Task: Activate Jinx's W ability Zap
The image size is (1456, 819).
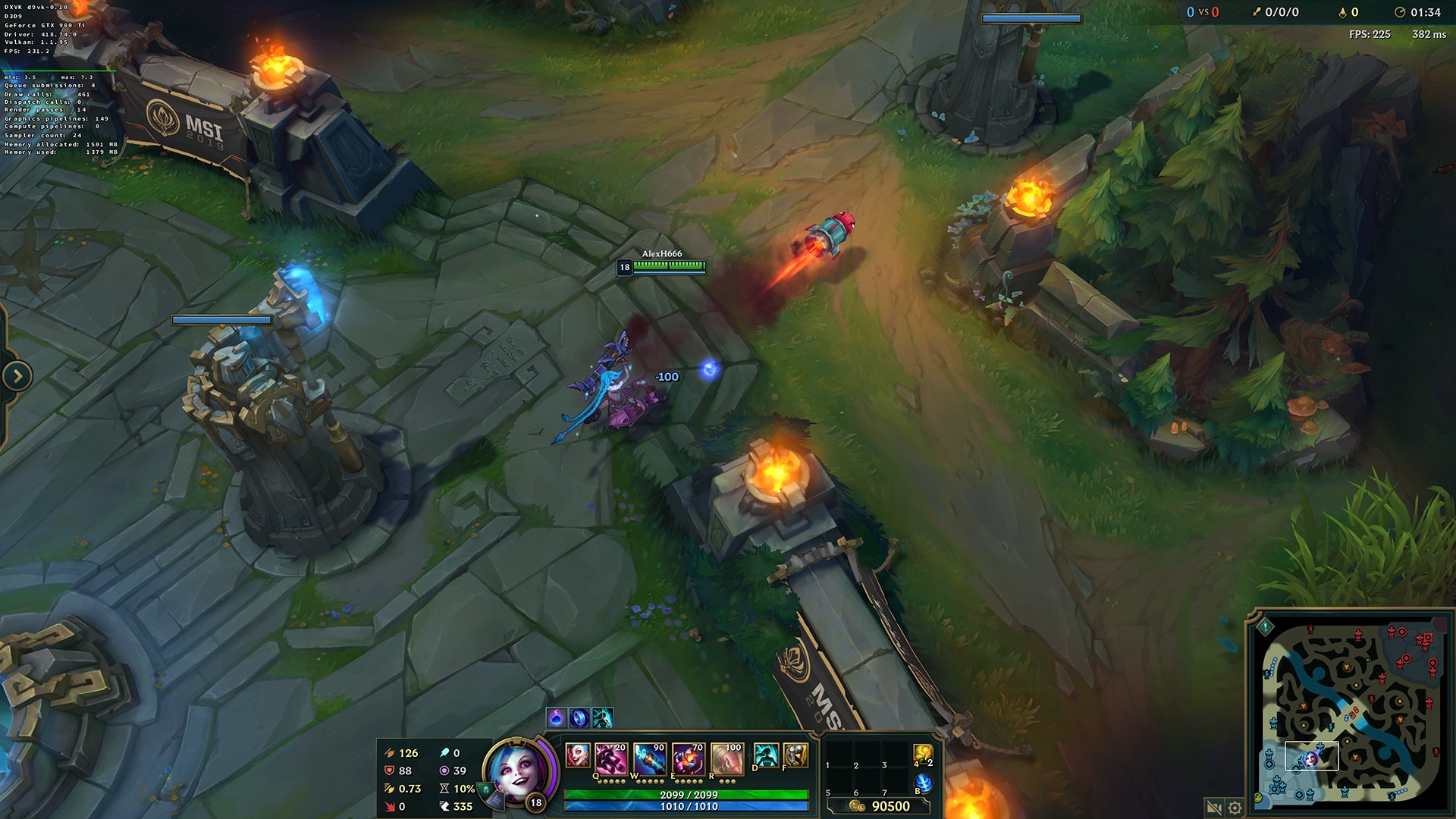Action: pyautogui.click(x=649, y=759)
